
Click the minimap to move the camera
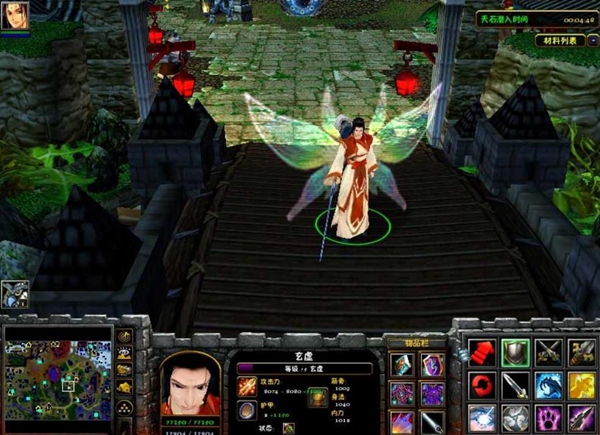(x=58, y=380)
